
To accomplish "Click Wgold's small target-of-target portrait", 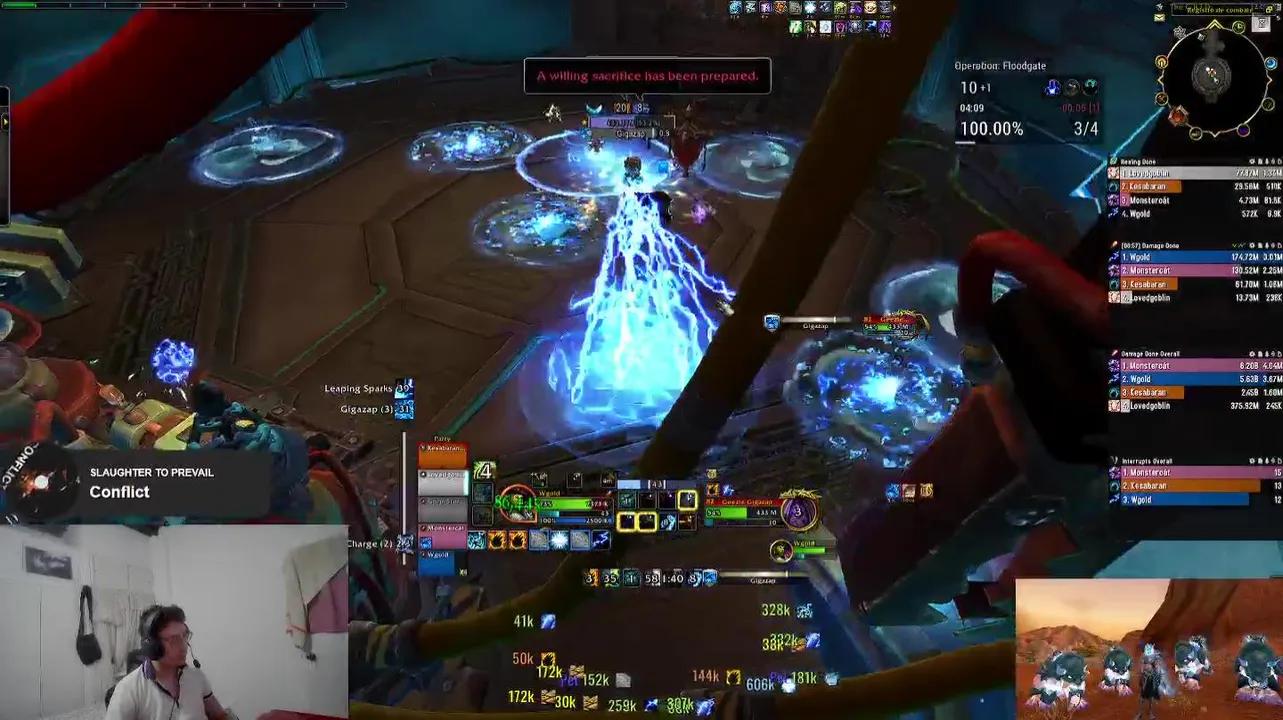I will point(781,548).
